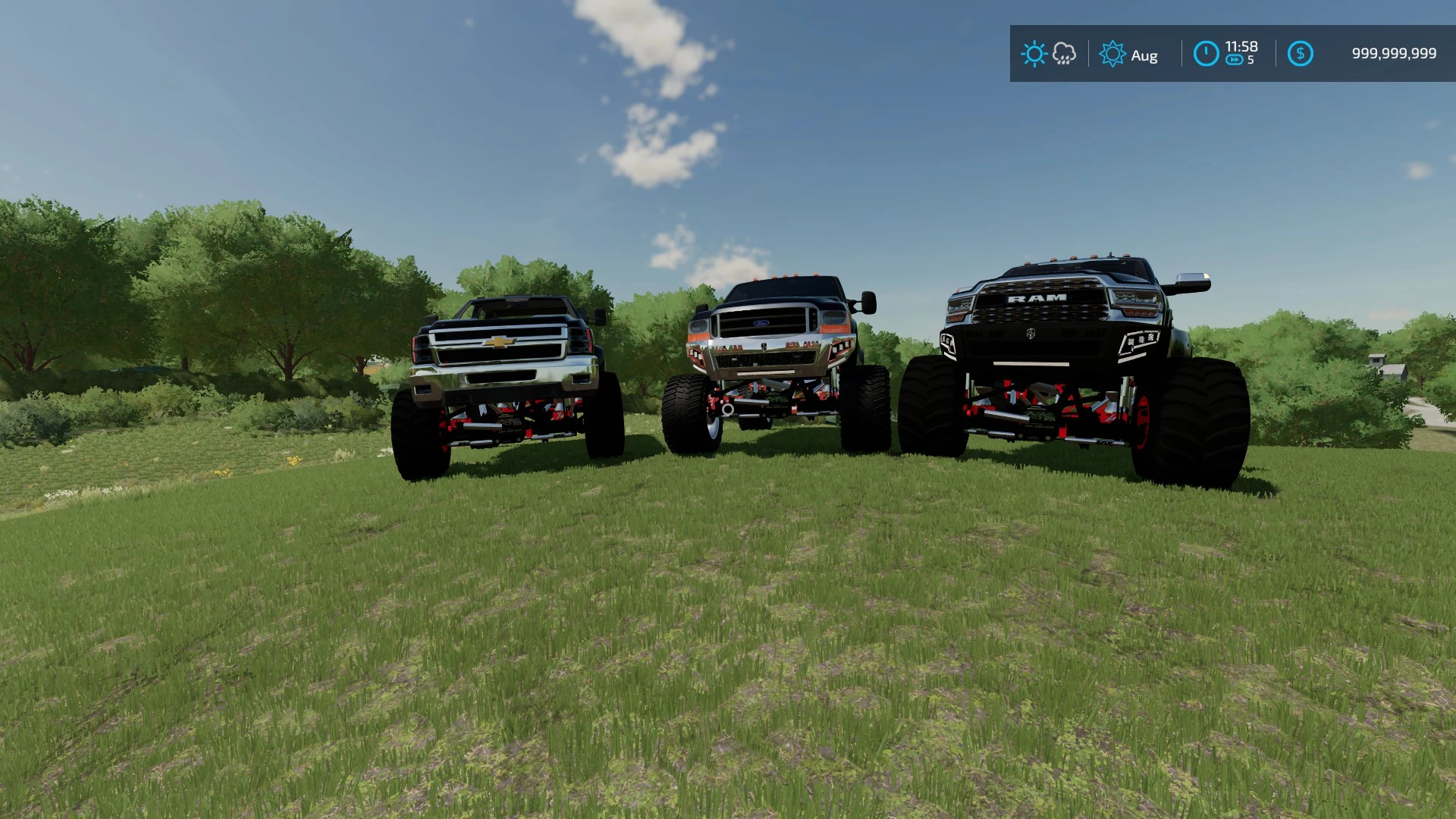Click the rain cloud forecast icon

click(x=1064, y=54)
